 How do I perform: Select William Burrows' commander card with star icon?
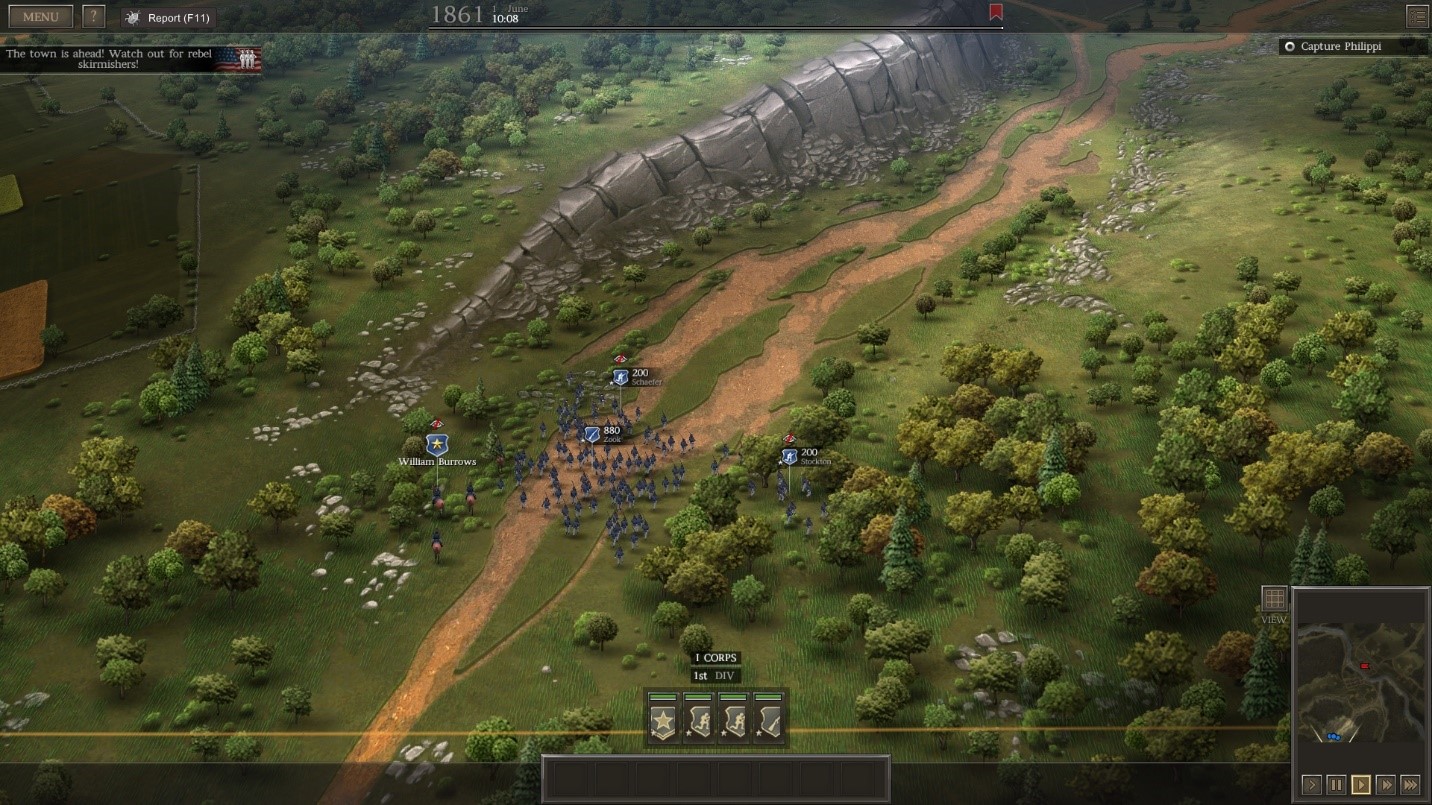661,720
